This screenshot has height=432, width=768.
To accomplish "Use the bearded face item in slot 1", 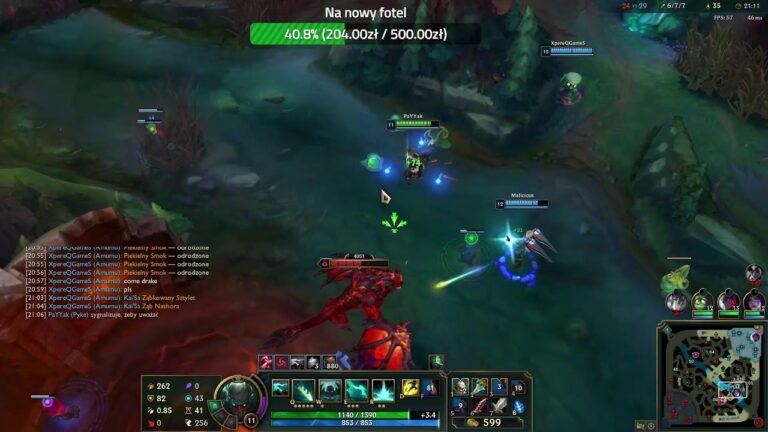I will 460,387.
